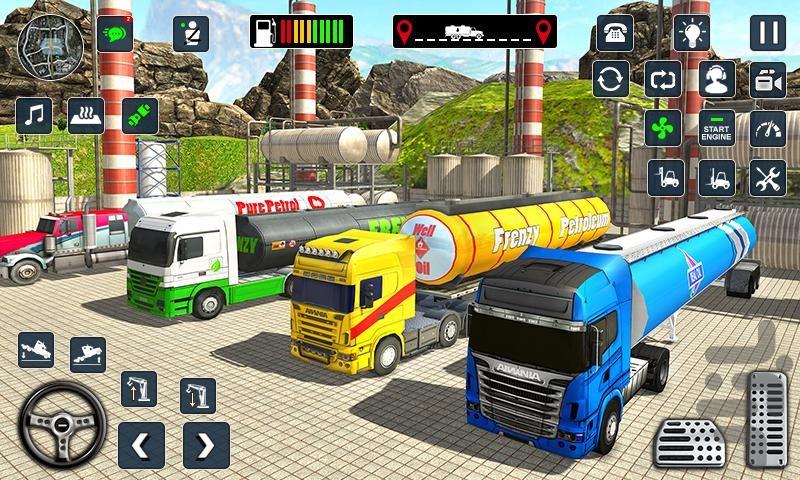Click the headset support operator icon
Image resolution: width=800 pixels, height=480 pixels.
715,79
